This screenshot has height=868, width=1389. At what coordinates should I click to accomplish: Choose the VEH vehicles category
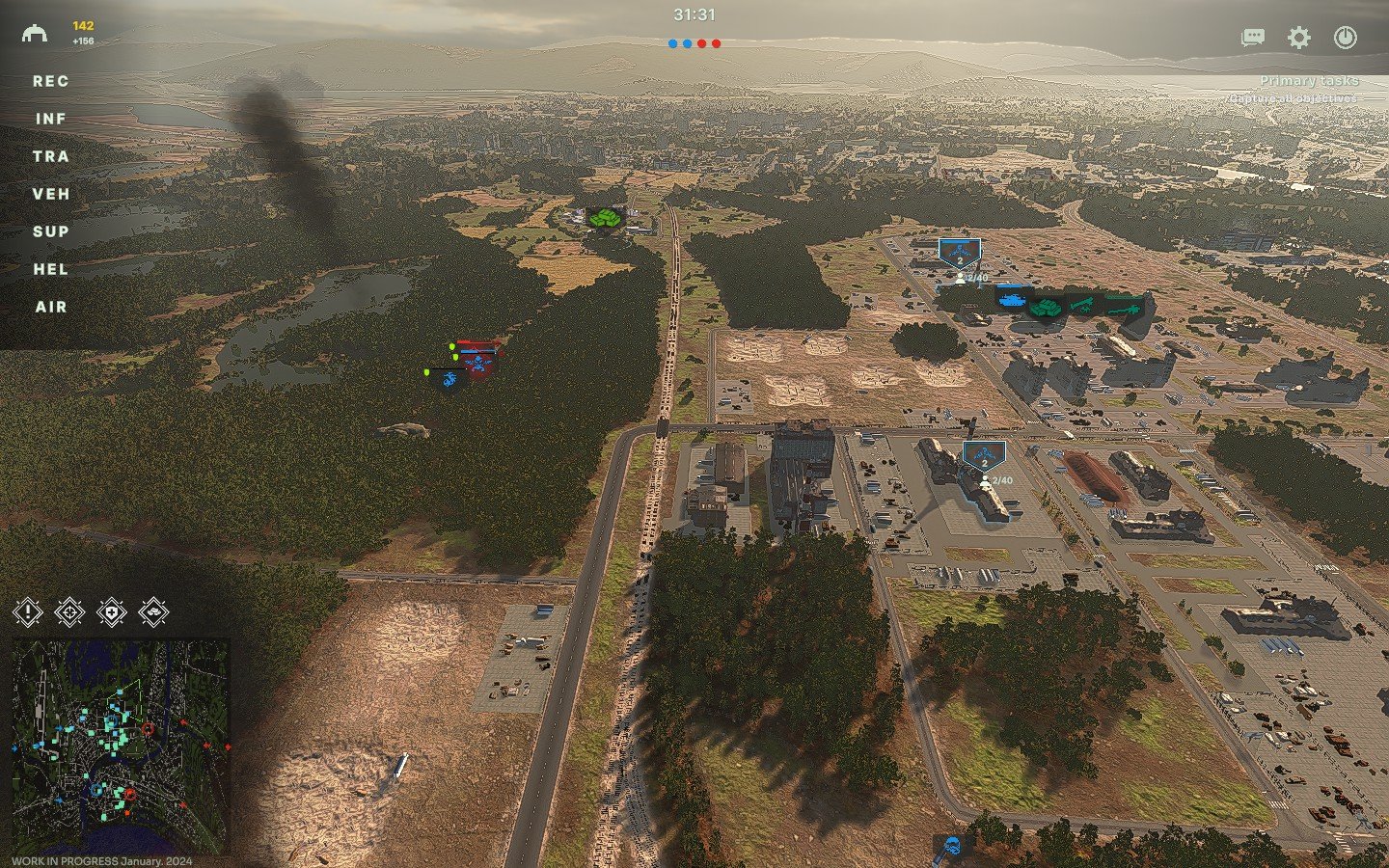50,194
